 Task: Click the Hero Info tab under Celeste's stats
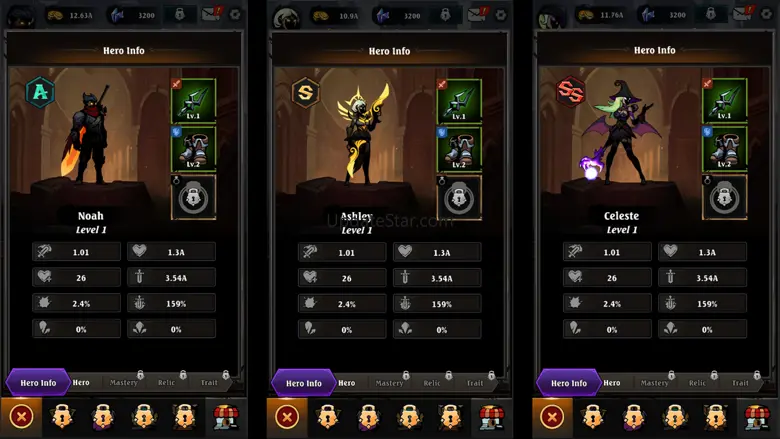pos(569,382)
